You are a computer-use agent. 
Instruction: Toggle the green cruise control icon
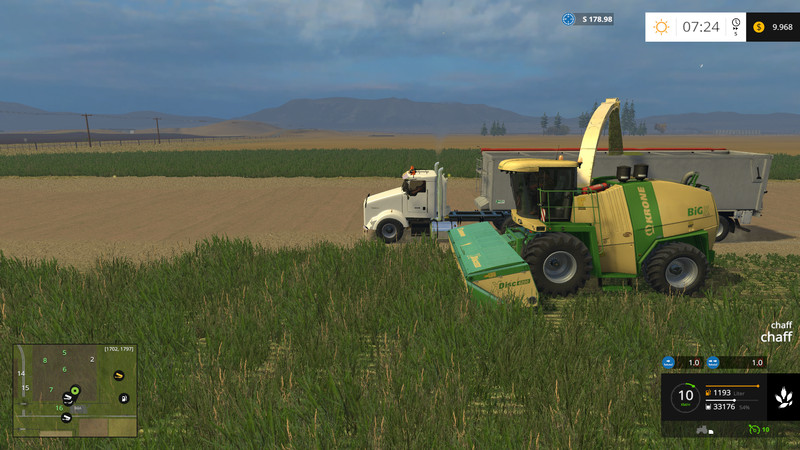[x=754, y=429]
